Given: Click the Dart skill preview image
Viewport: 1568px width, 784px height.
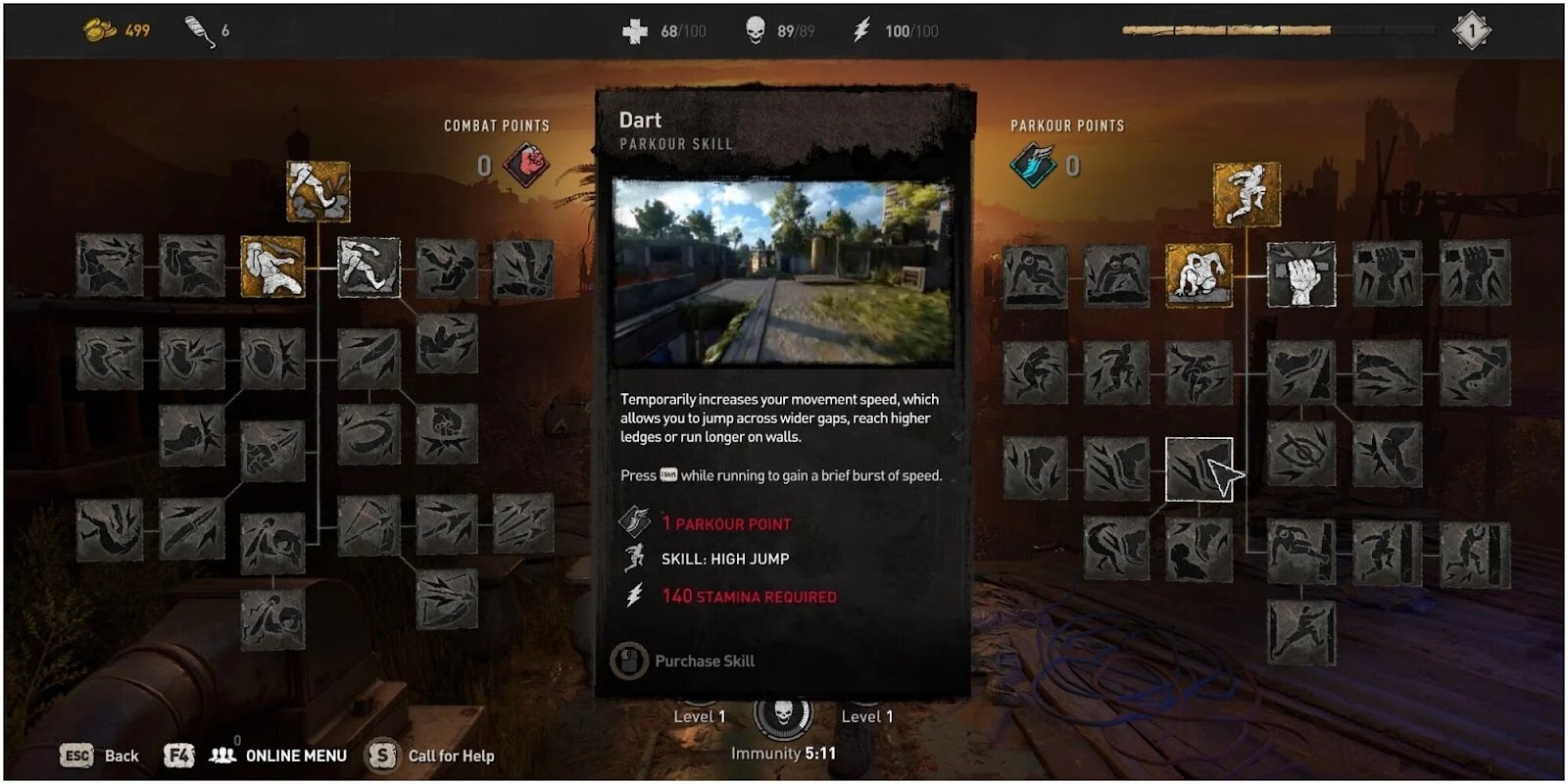Looking at the screenshot, I should pyautogui.click(x=782, y=271).
